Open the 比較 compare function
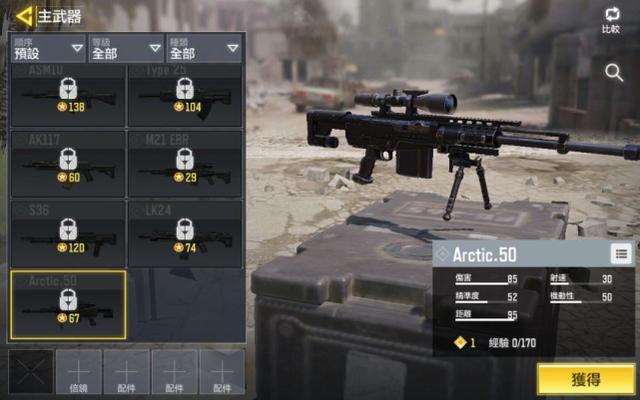Image resolution: width=640 pixels, height=400 pixels. click(611, 19)
